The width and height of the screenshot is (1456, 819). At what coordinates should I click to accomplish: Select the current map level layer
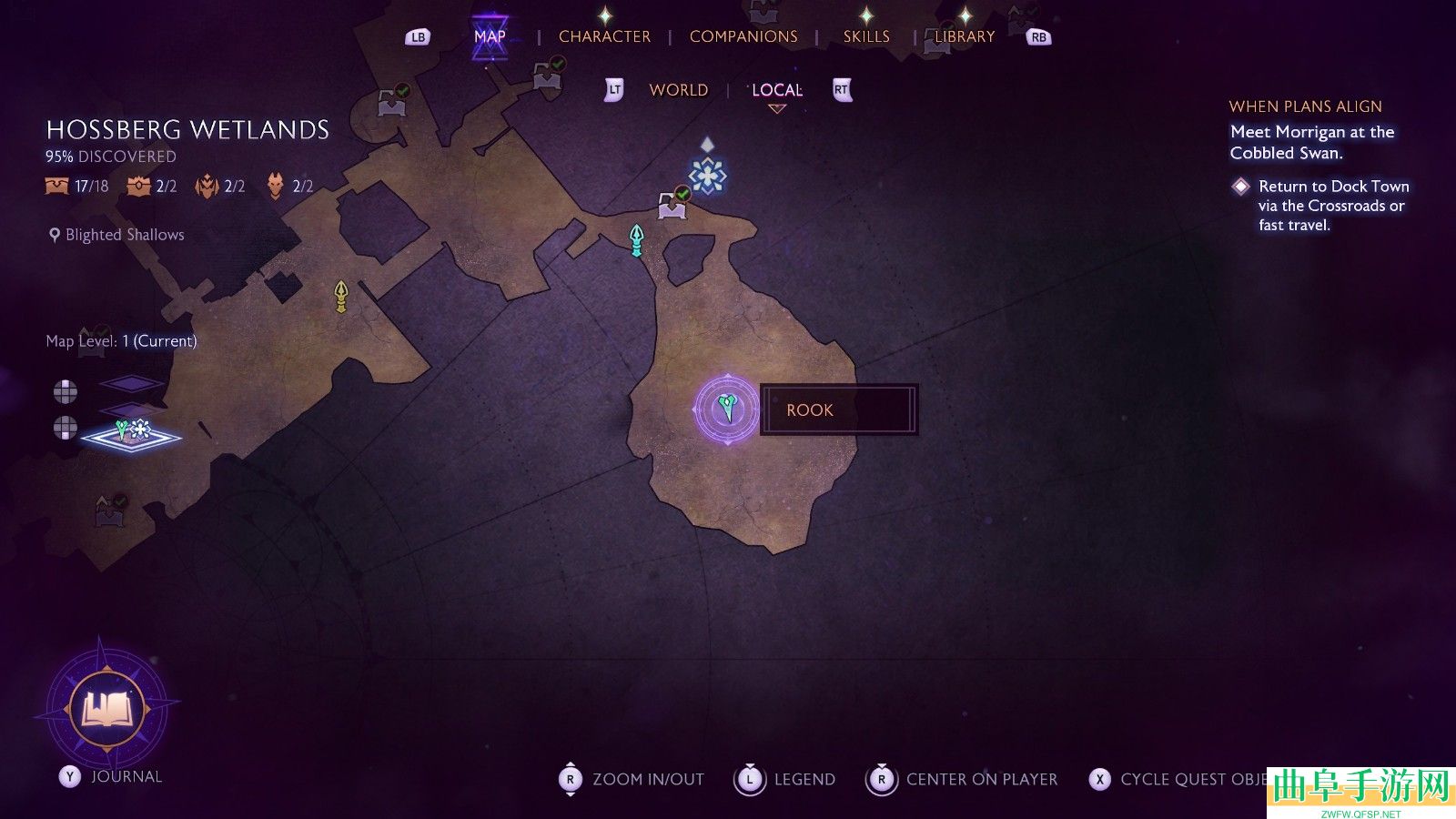pos(132,436)
